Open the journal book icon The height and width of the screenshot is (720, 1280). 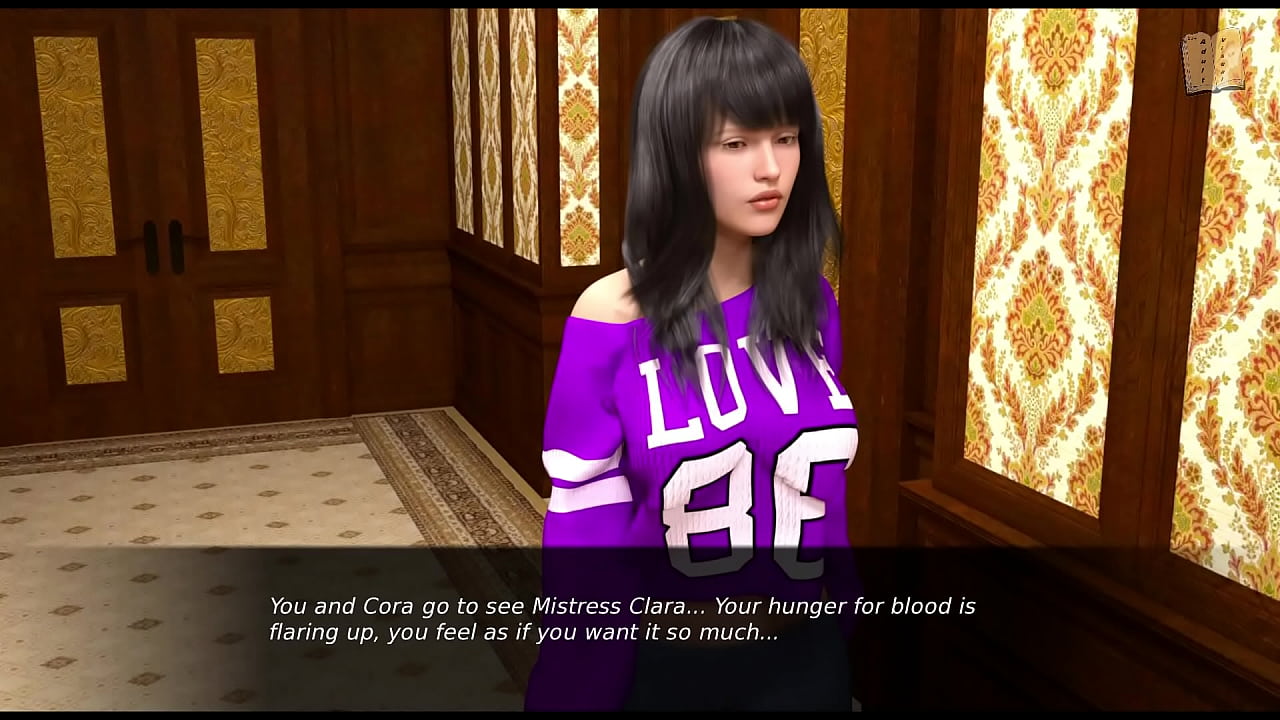[1213, 62]
